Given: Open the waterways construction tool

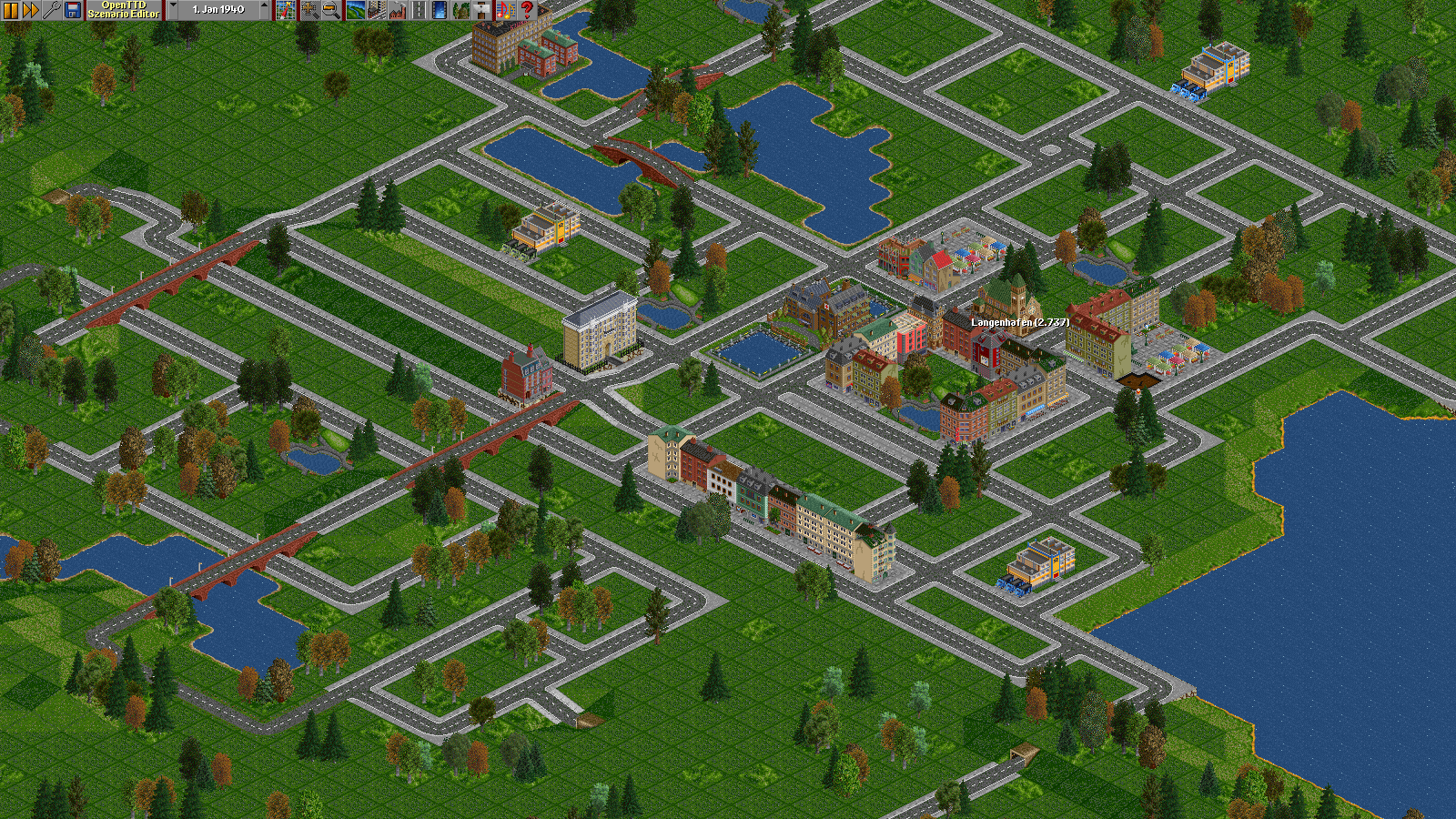Looking at the screenshot, I should 440,10.
